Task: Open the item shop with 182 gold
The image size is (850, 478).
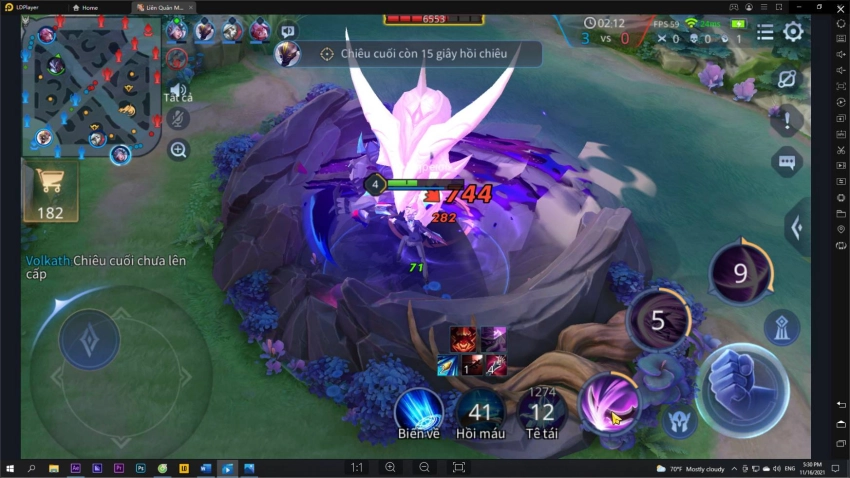Action: point(49,191)
